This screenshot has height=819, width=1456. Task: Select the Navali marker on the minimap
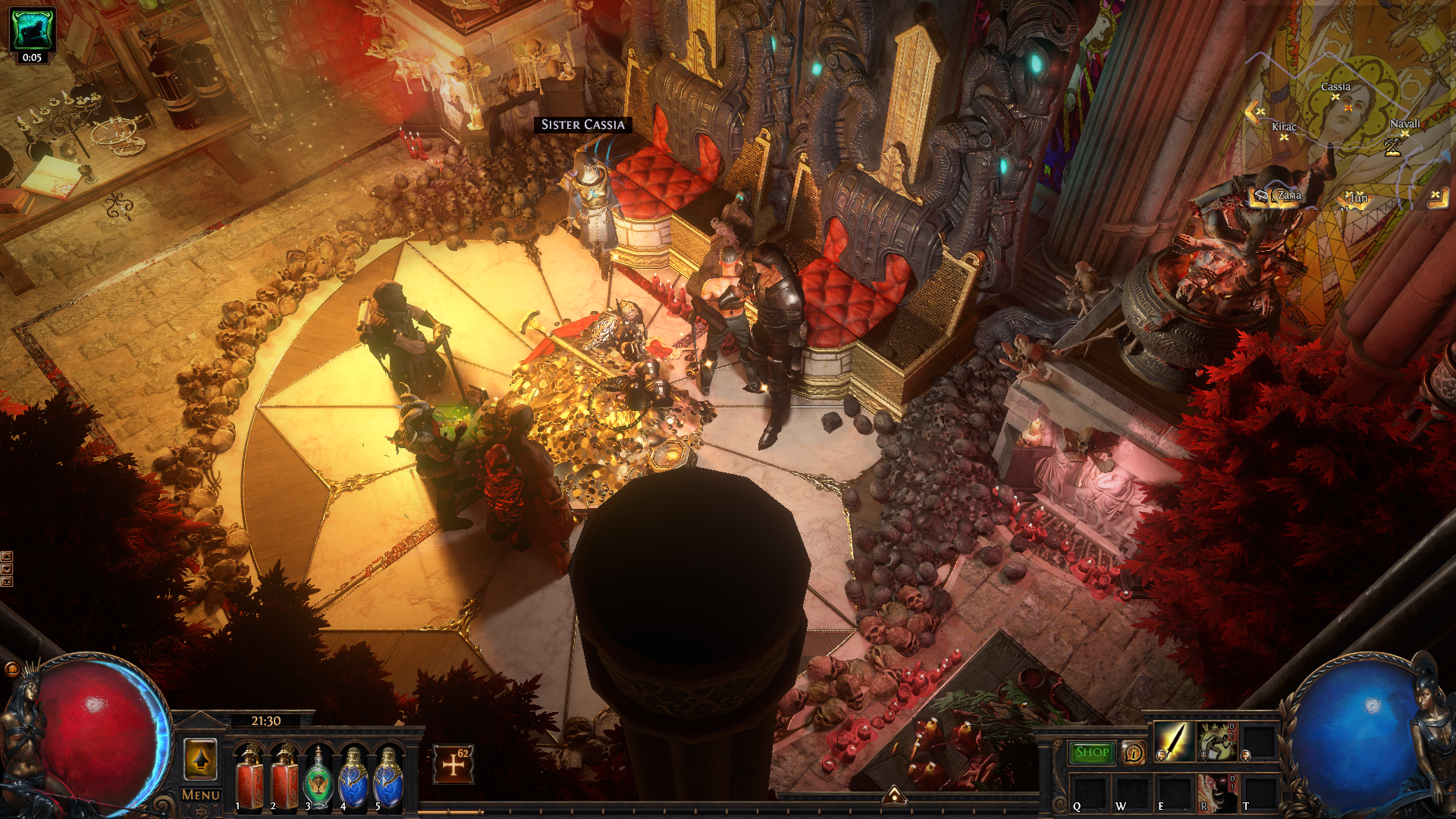(1404, 125)
